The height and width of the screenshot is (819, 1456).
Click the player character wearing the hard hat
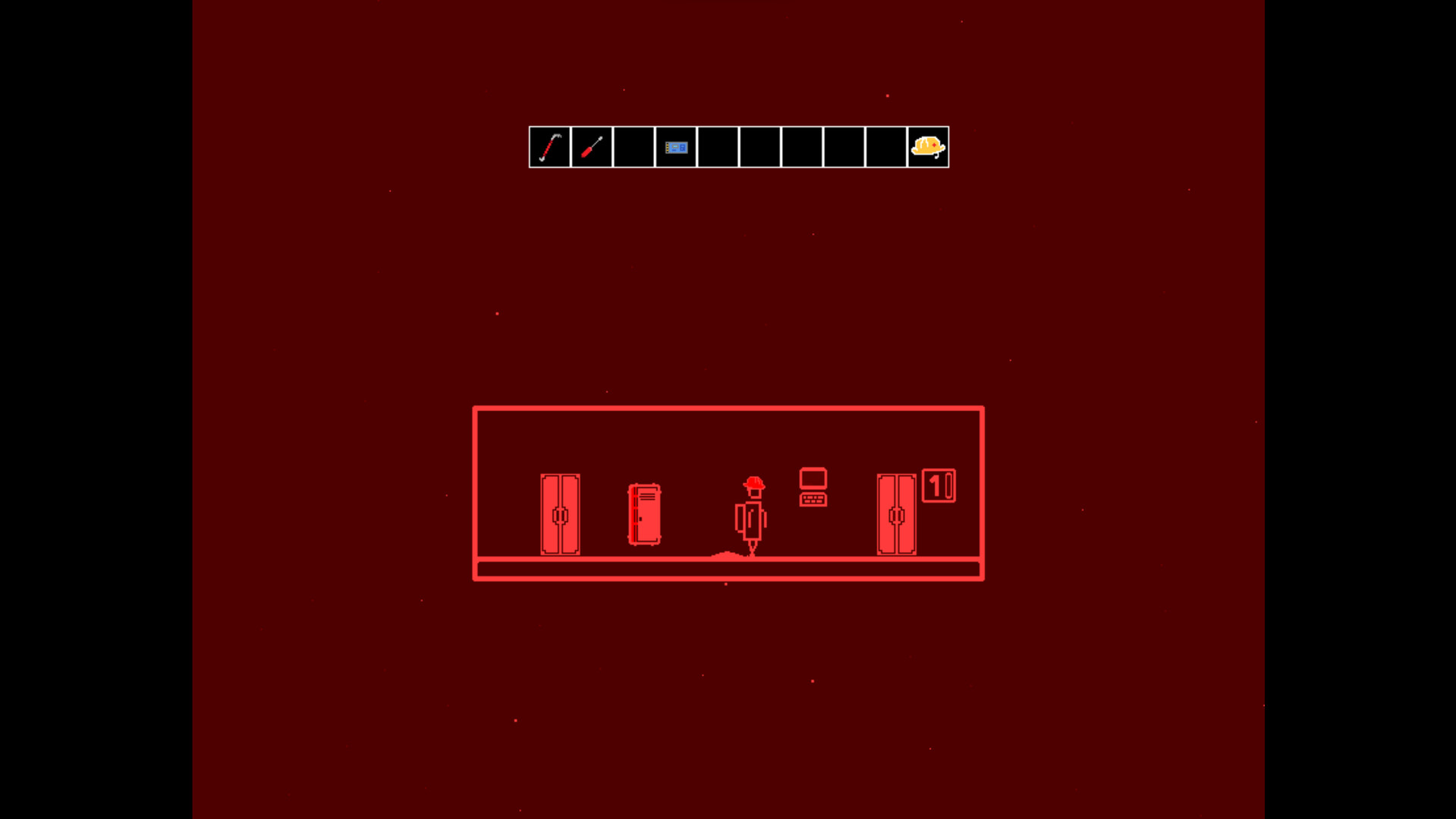click(x=752, y=508)
